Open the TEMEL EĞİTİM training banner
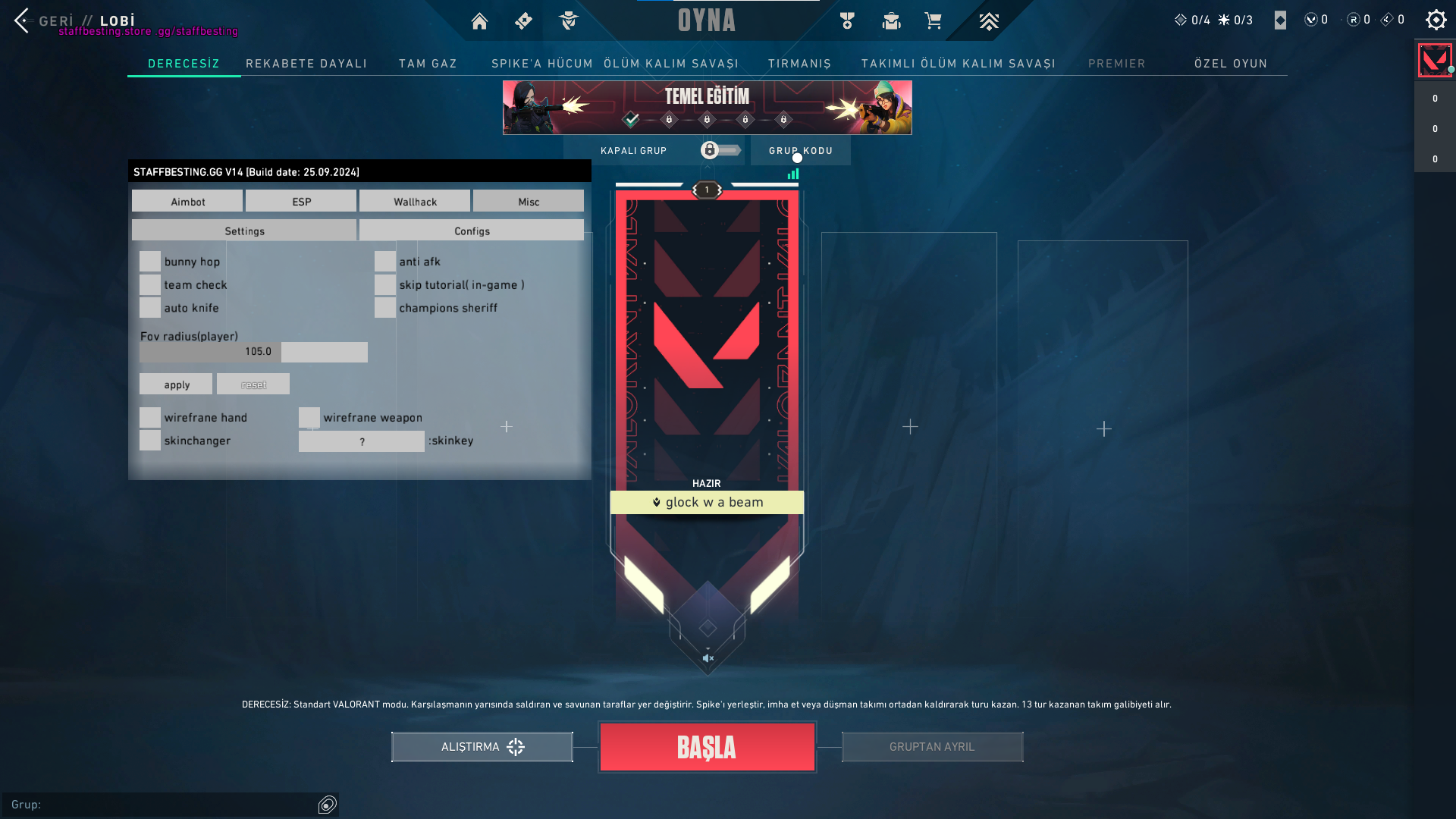Image resolution: width=1456 pixels, height=819 pixels. (707, 107)
